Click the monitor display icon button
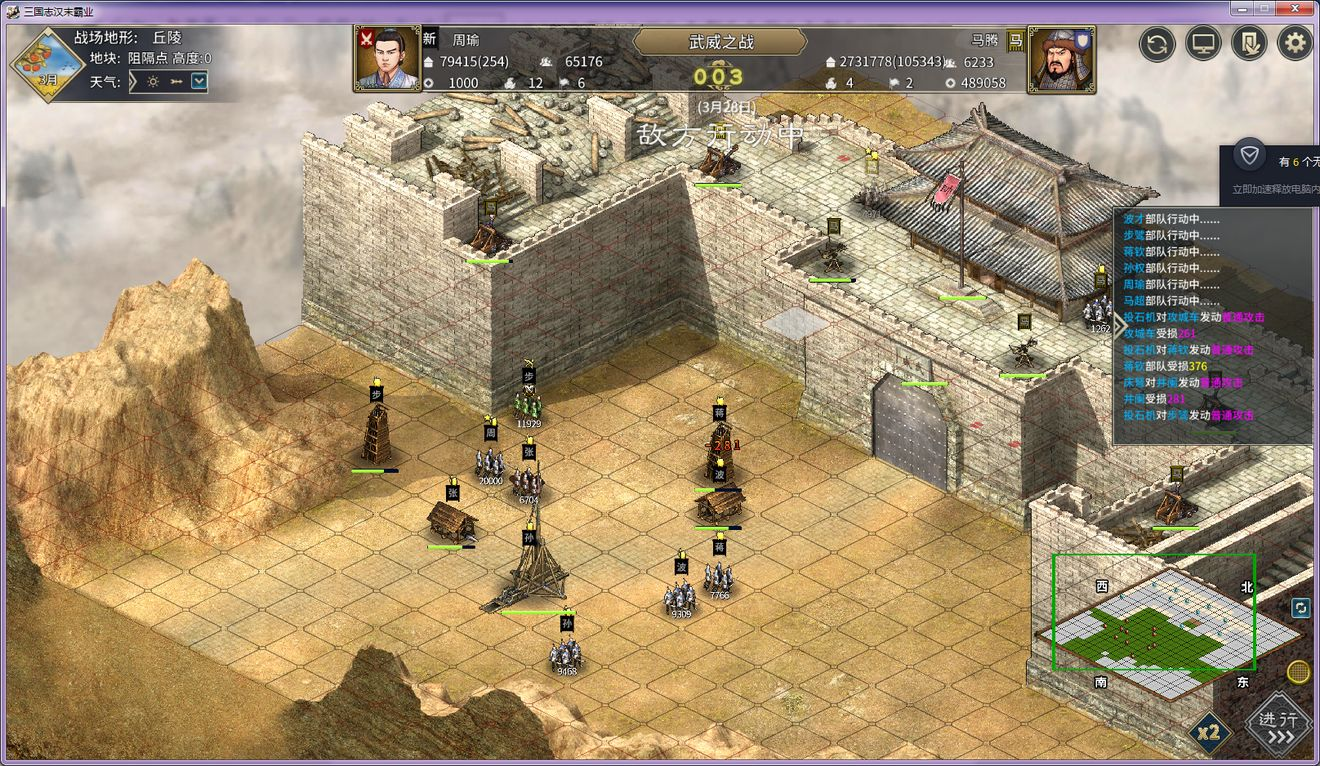1320x766 pixels. click(x=1204, y=43)
